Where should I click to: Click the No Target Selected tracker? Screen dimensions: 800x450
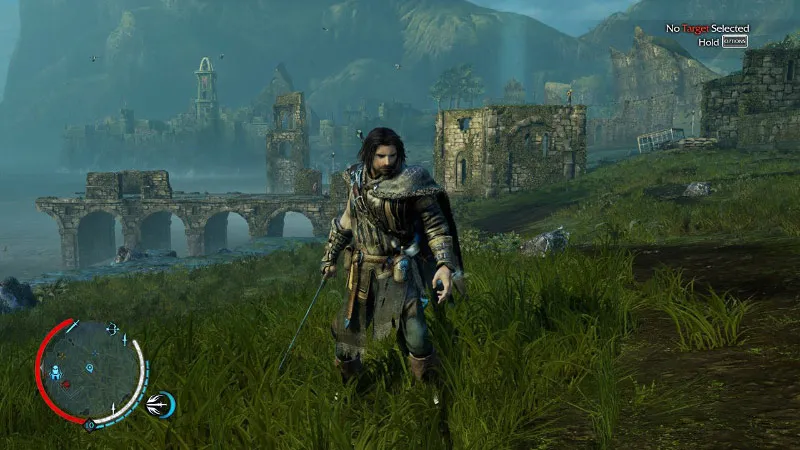(x=708, y=29)
